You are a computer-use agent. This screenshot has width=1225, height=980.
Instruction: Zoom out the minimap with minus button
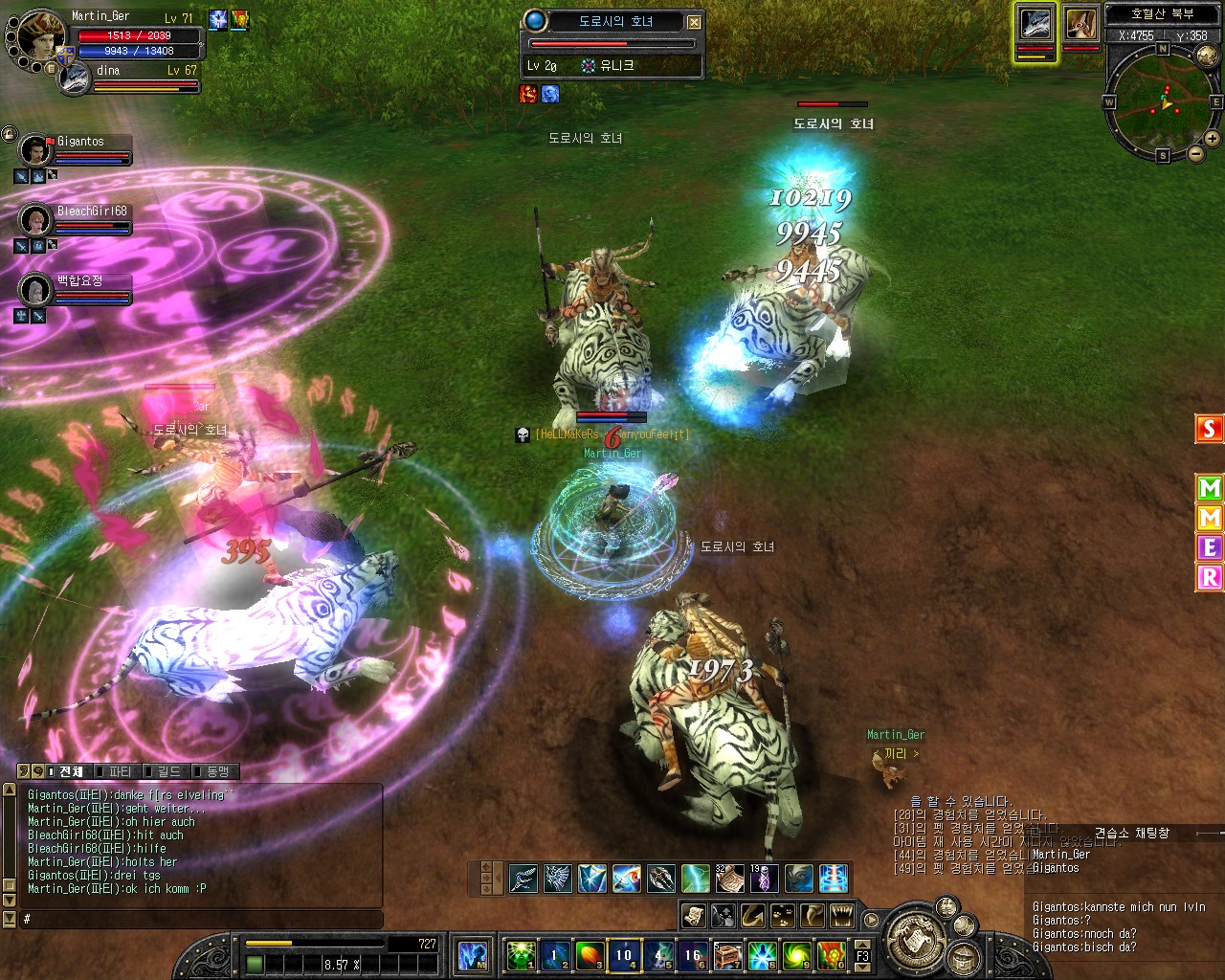click(x=1195, y=153)
